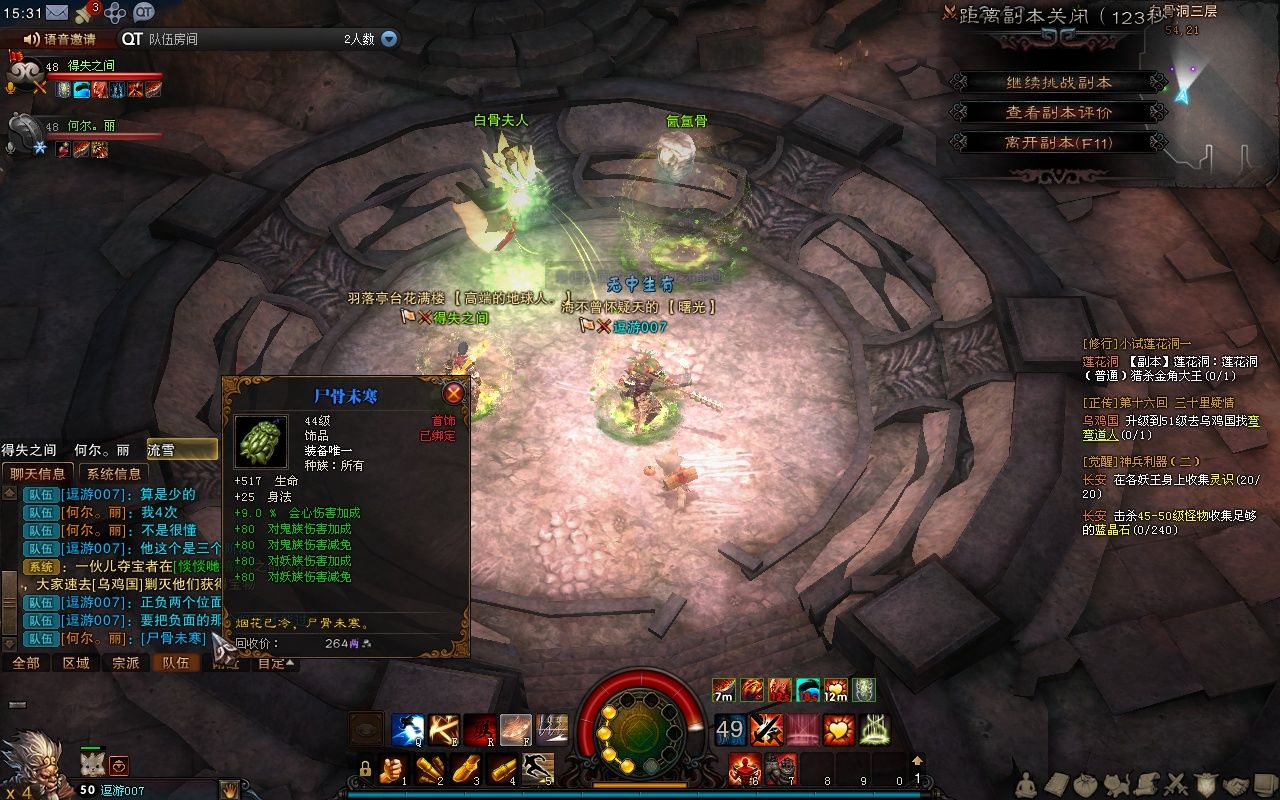Screen dimensions: 1280x800
Task: Click the blue experience bar at screen bottom
Action: point(640,795)
